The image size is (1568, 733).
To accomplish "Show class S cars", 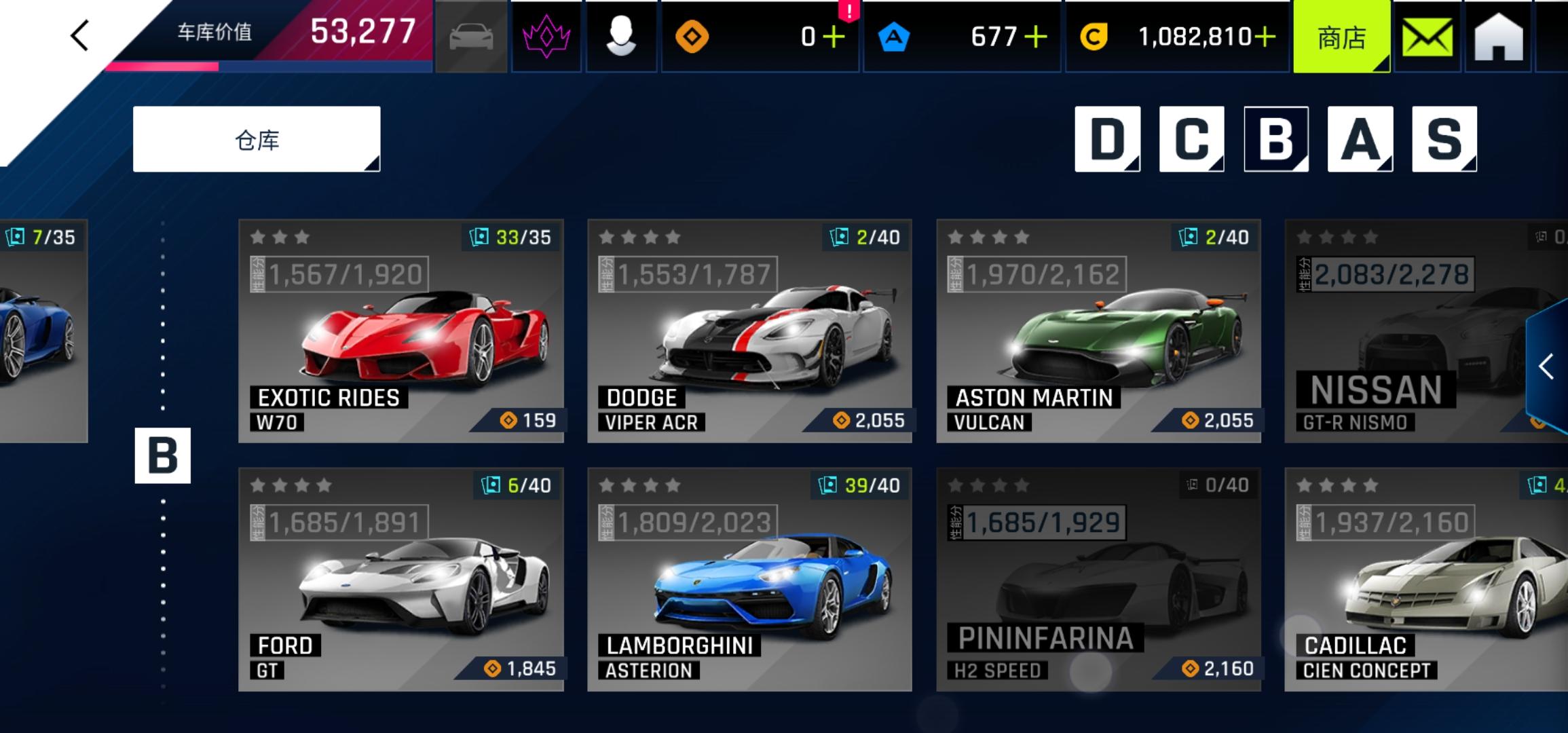I will 1444,139.
